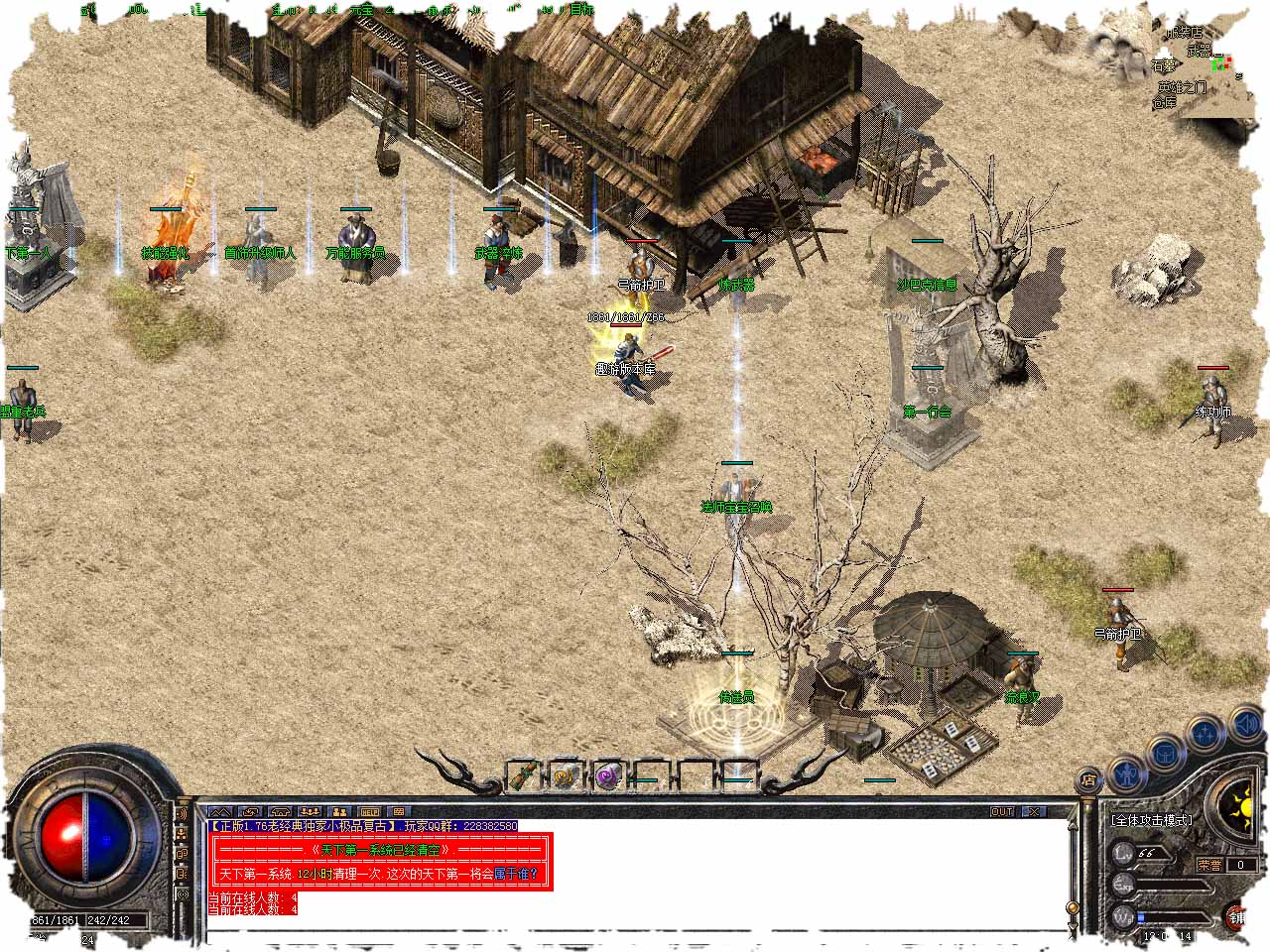Toggle the top chat channel side button
Viewport: 1270px width, 952px height.
[182, 814]
